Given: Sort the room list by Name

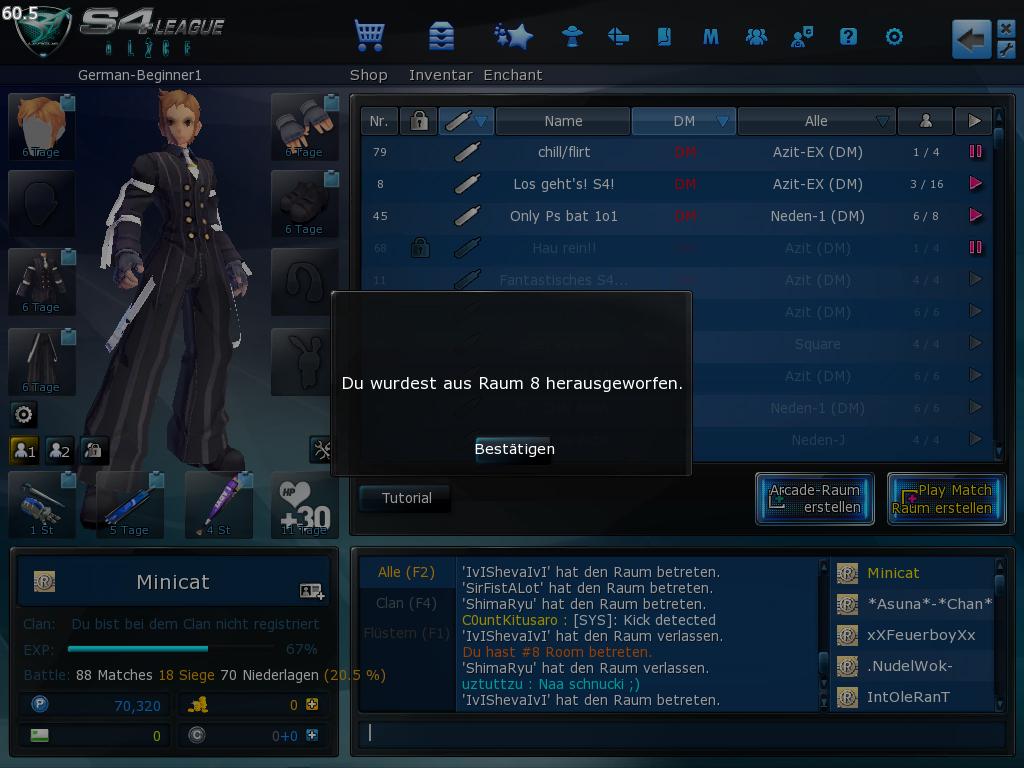Looking at the screenshot, I should click(x=563, y=121).
